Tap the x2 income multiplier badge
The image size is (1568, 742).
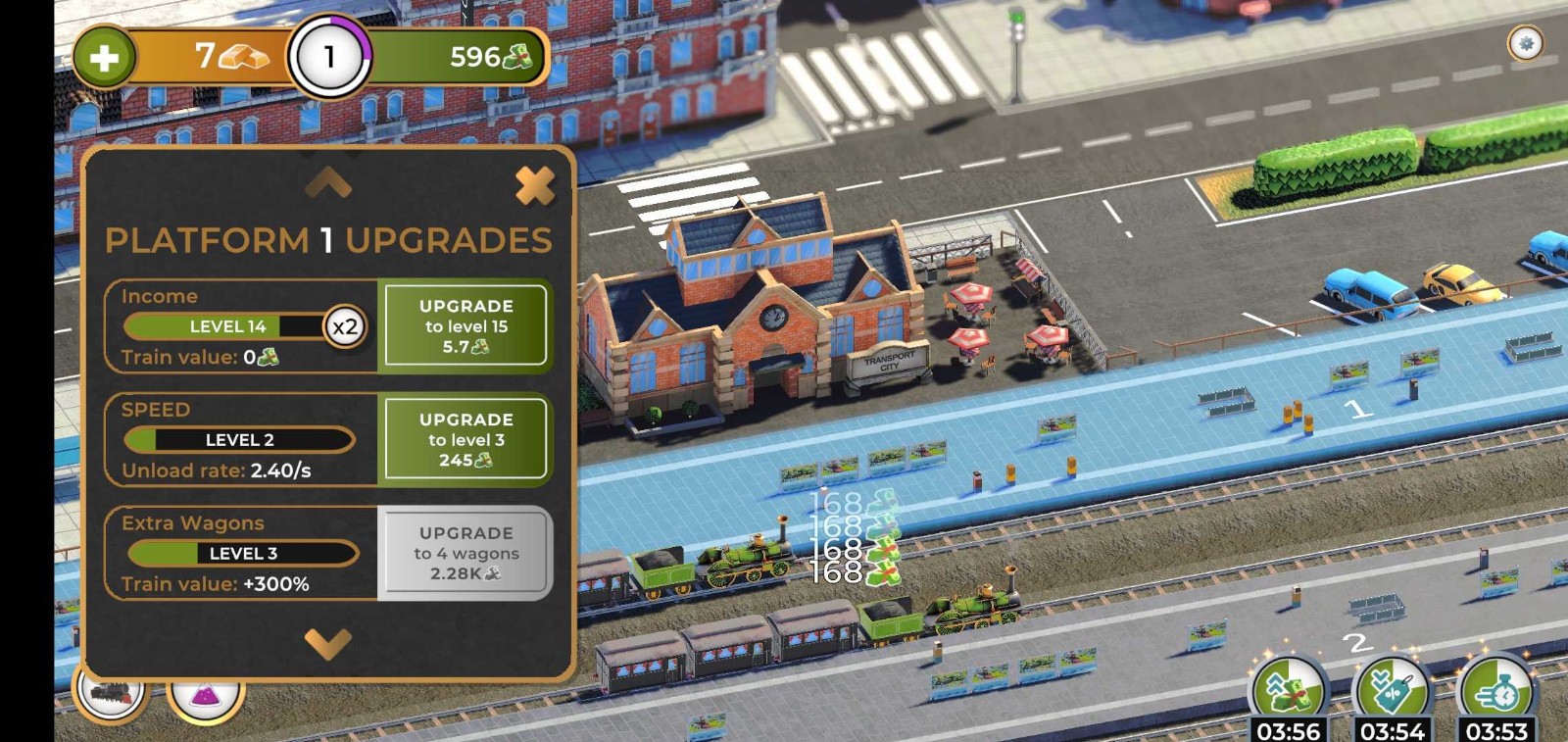pos(345,326)
